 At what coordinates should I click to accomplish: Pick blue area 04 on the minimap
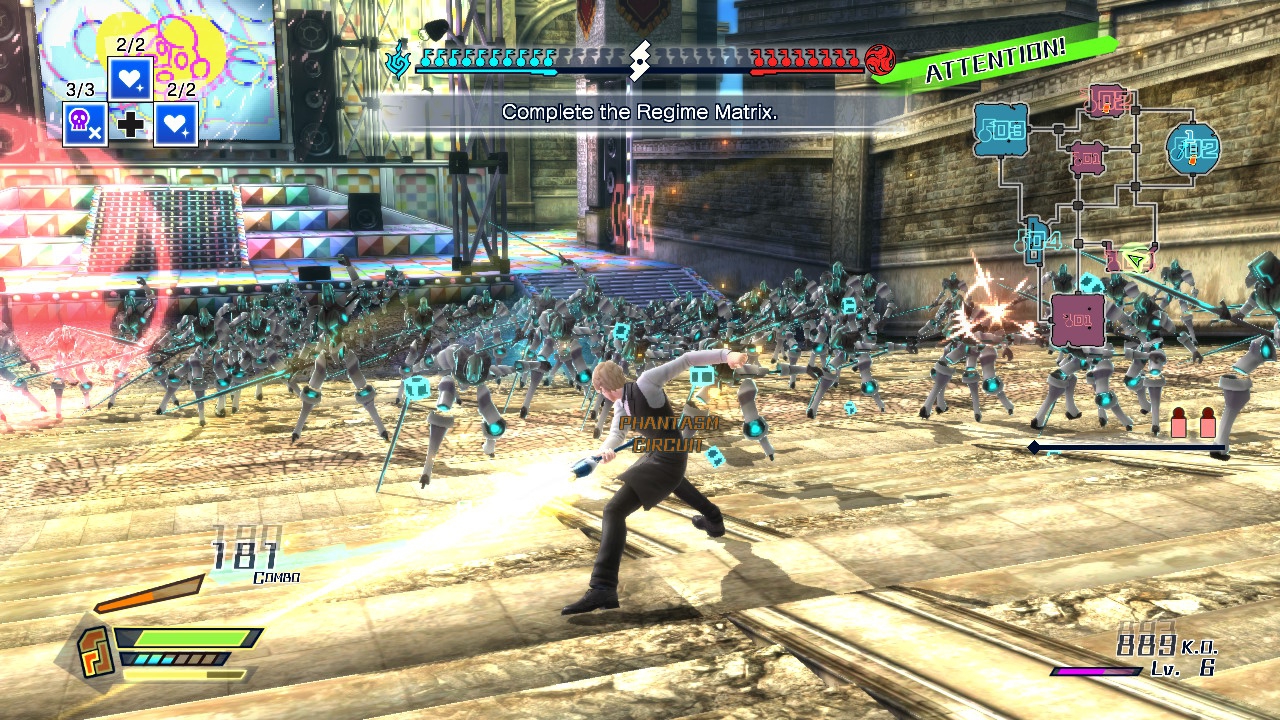(x=1034, y=240)
